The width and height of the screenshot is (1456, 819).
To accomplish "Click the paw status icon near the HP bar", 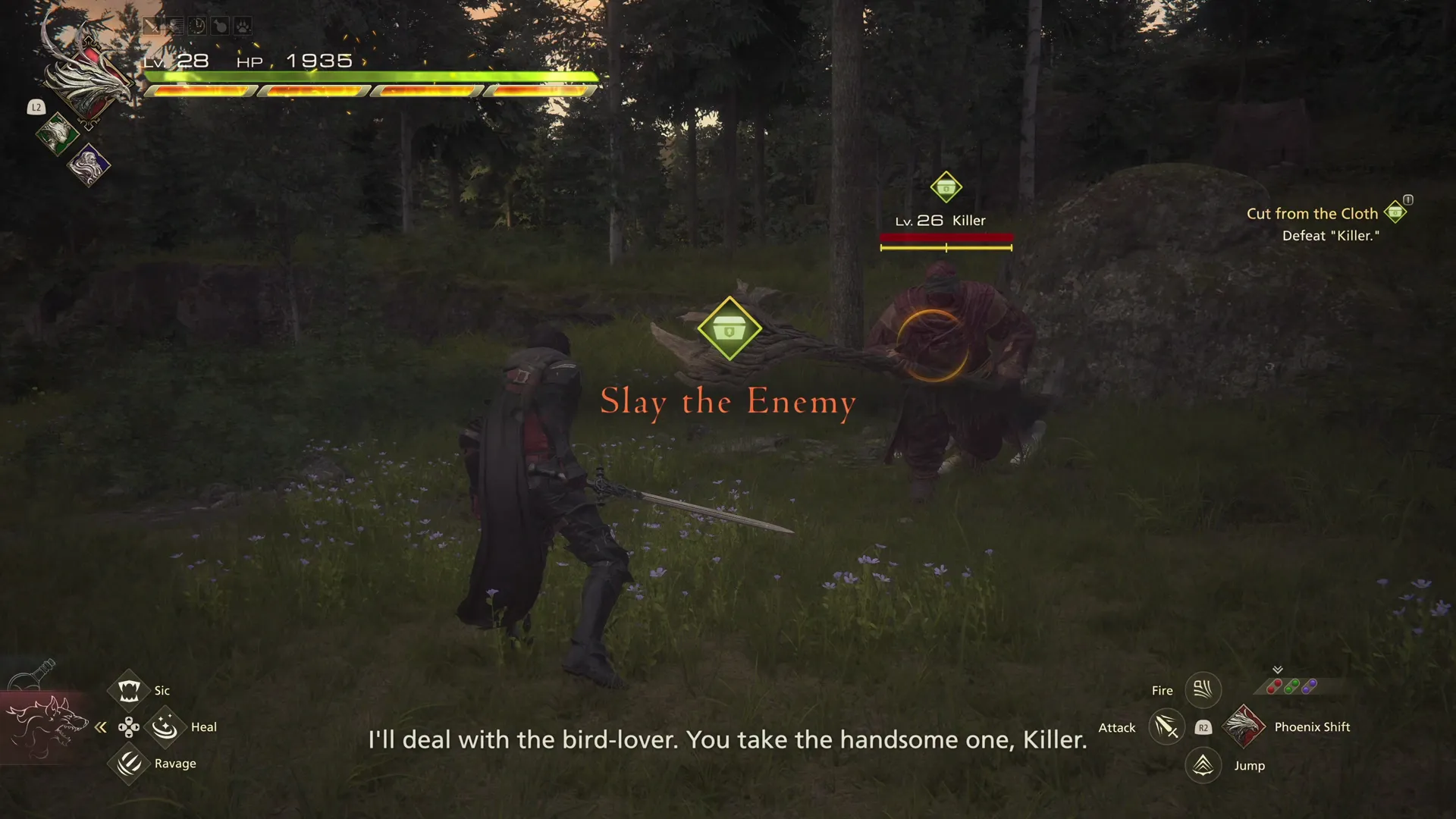I will tap(243, 26).
